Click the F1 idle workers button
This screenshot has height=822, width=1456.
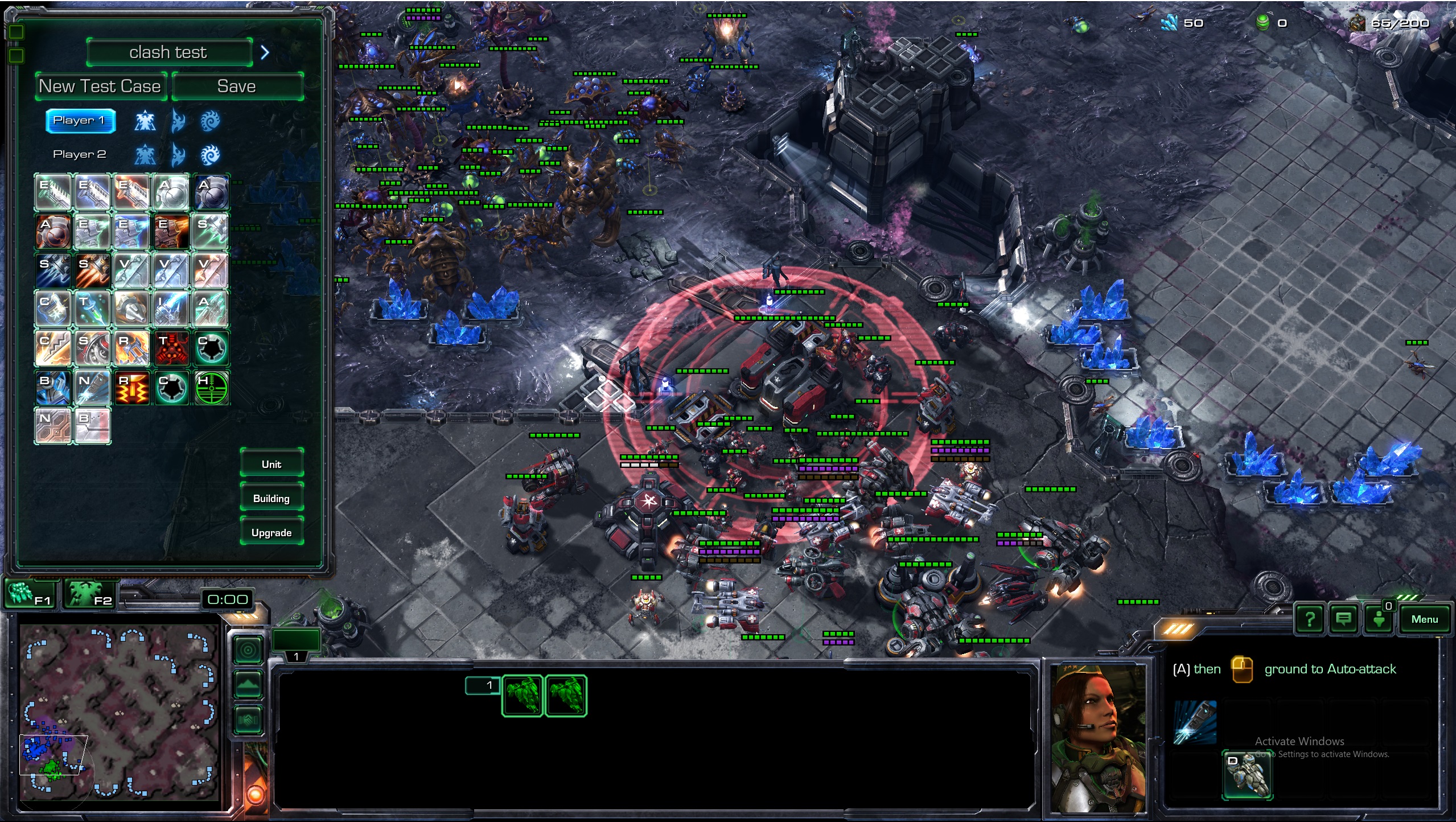[31, 594]
